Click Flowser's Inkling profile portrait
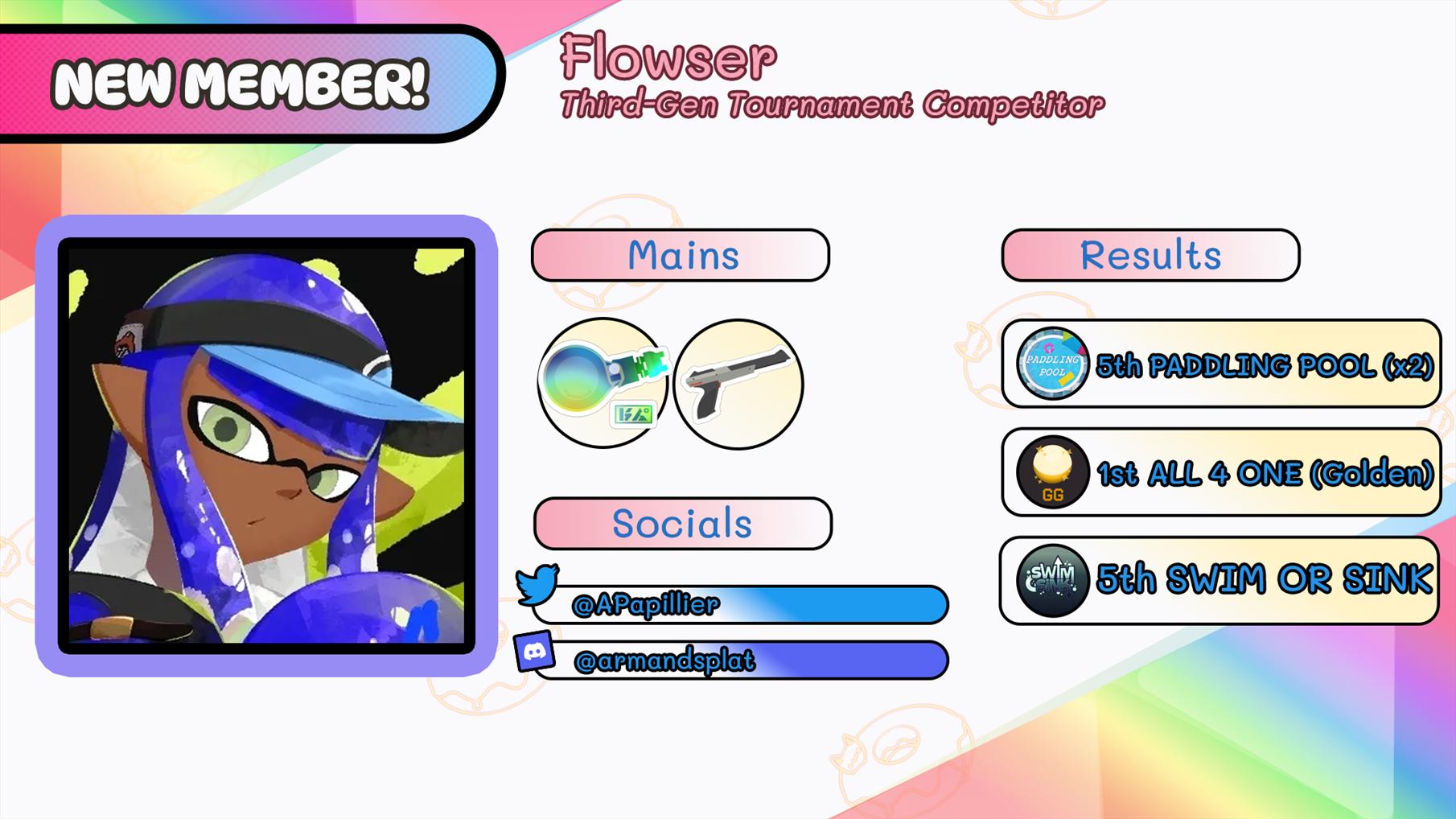1456x819 pixels. tap(266, 445)
